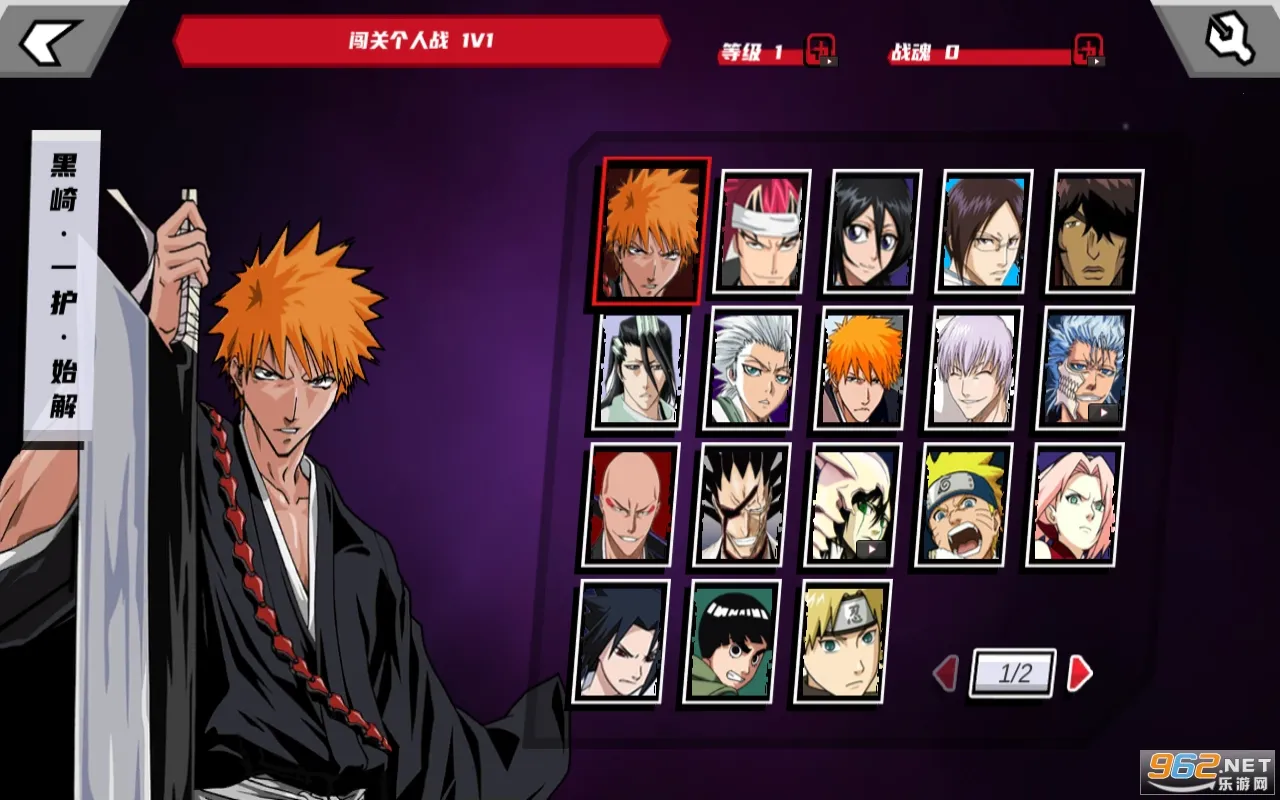
Task: Pick the locked Ulquiorra portrait
Action: (852, 505)
